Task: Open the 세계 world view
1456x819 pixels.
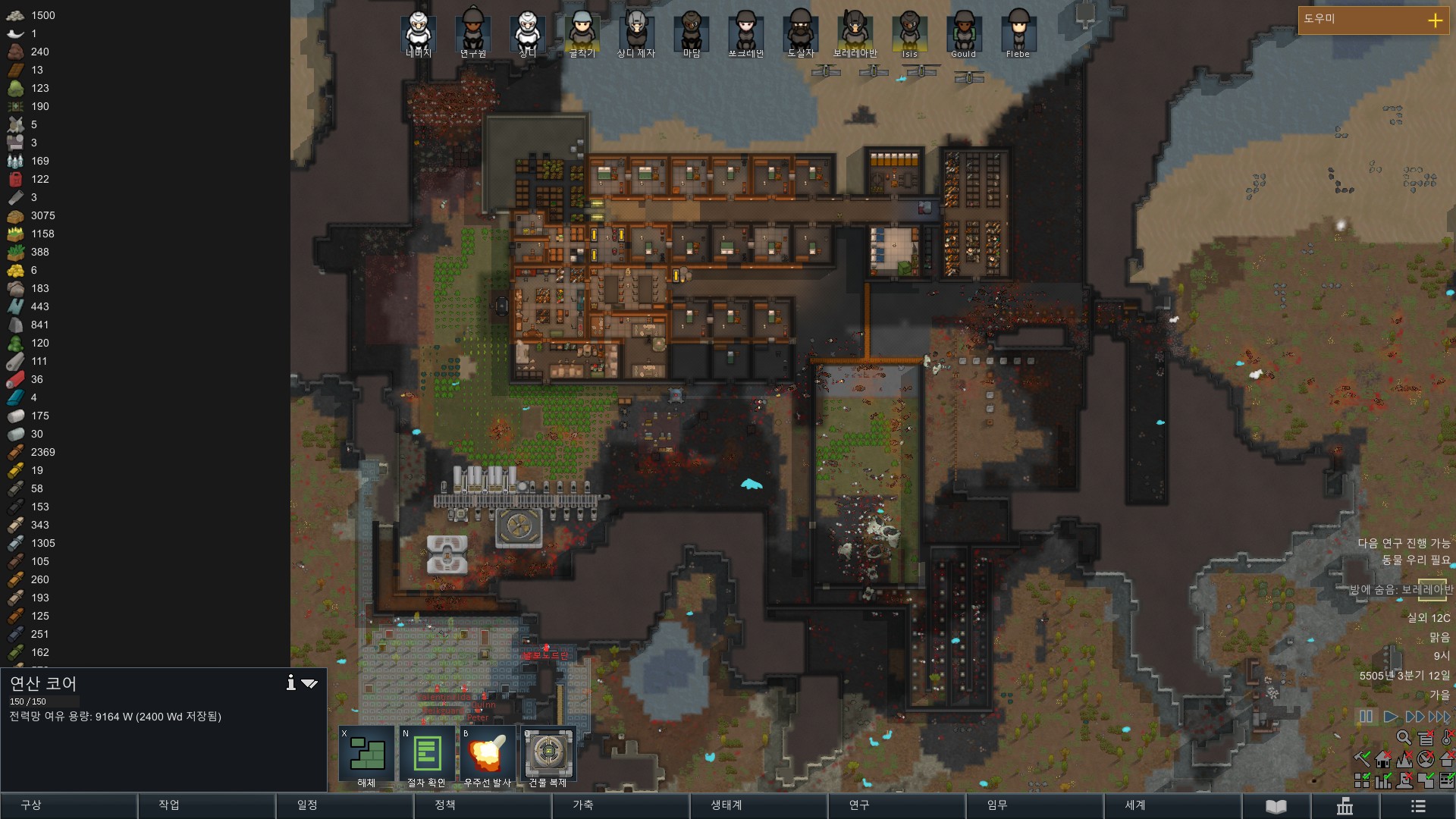Action: pos(1135,805)
